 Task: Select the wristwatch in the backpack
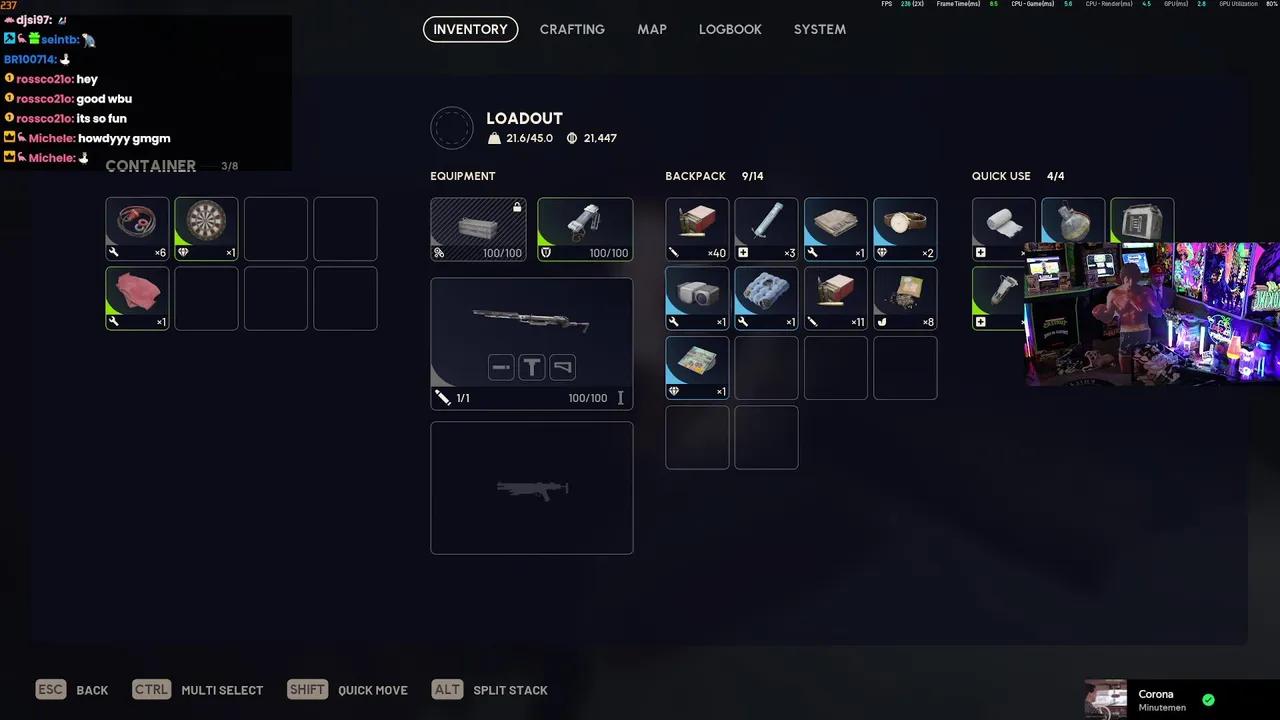coord(905,229)
